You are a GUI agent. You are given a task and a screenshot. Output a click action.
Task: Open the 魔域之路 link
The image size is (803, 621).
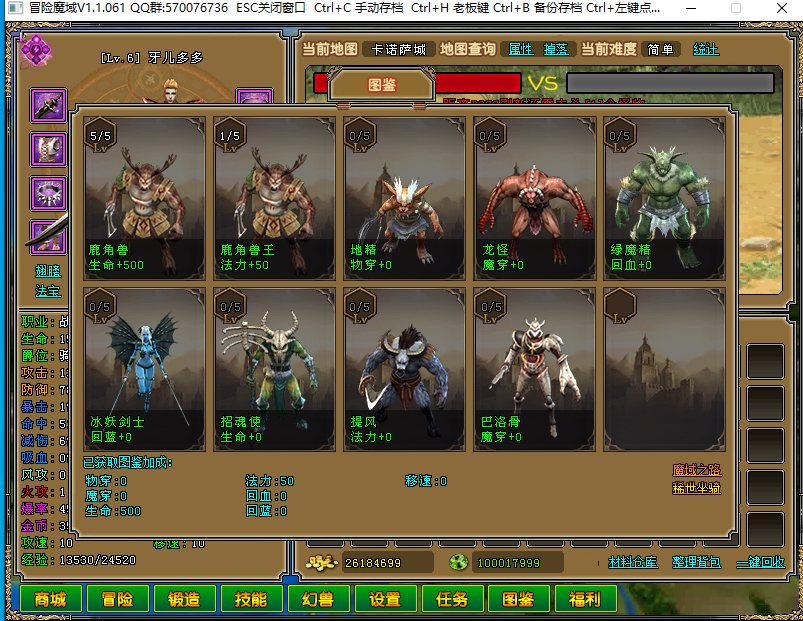point(697,470)
